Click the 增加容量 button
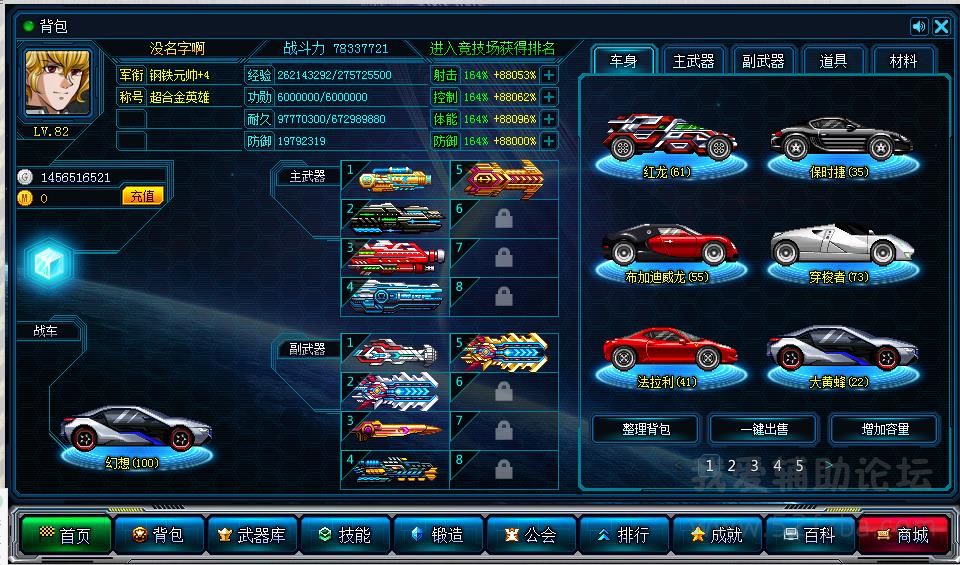This screenshot has height=565, width=960. (885, 429)
